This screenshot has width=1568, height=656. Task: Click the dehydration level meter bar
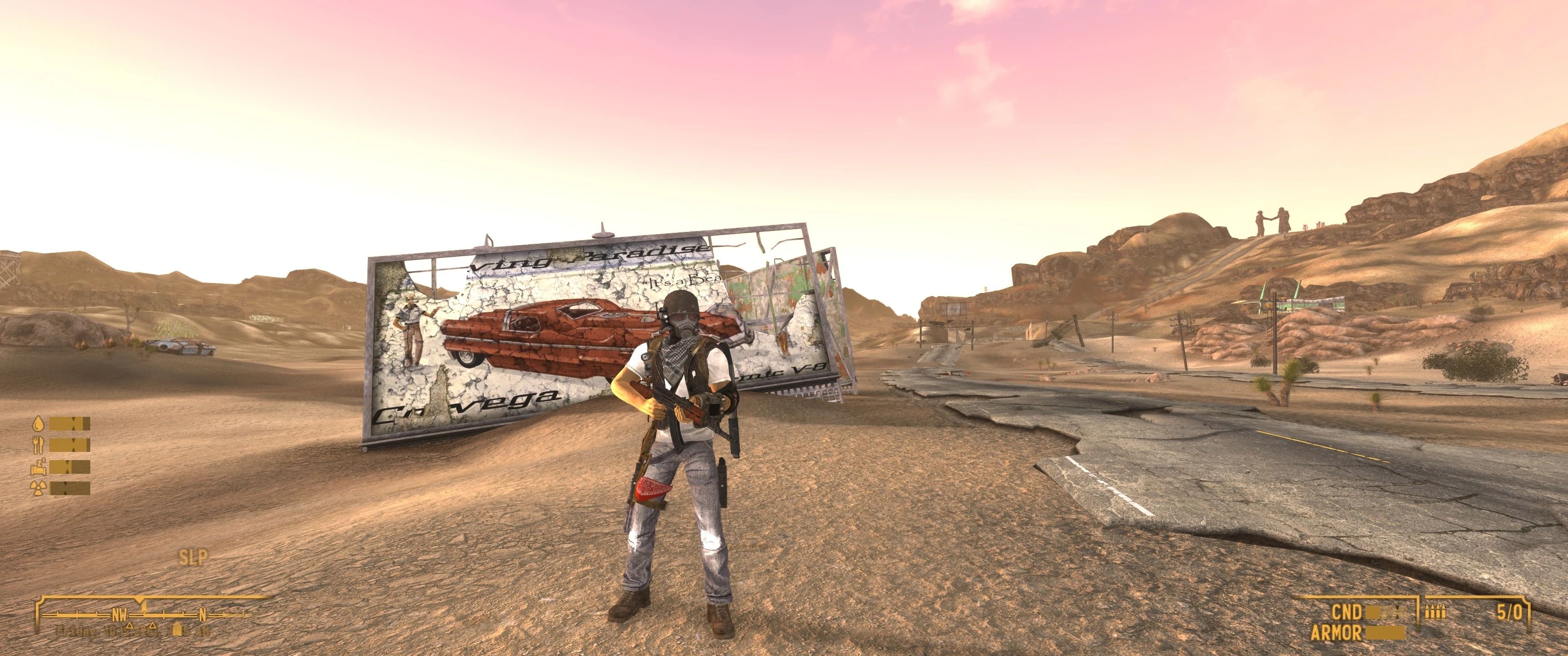pos(70,424)
